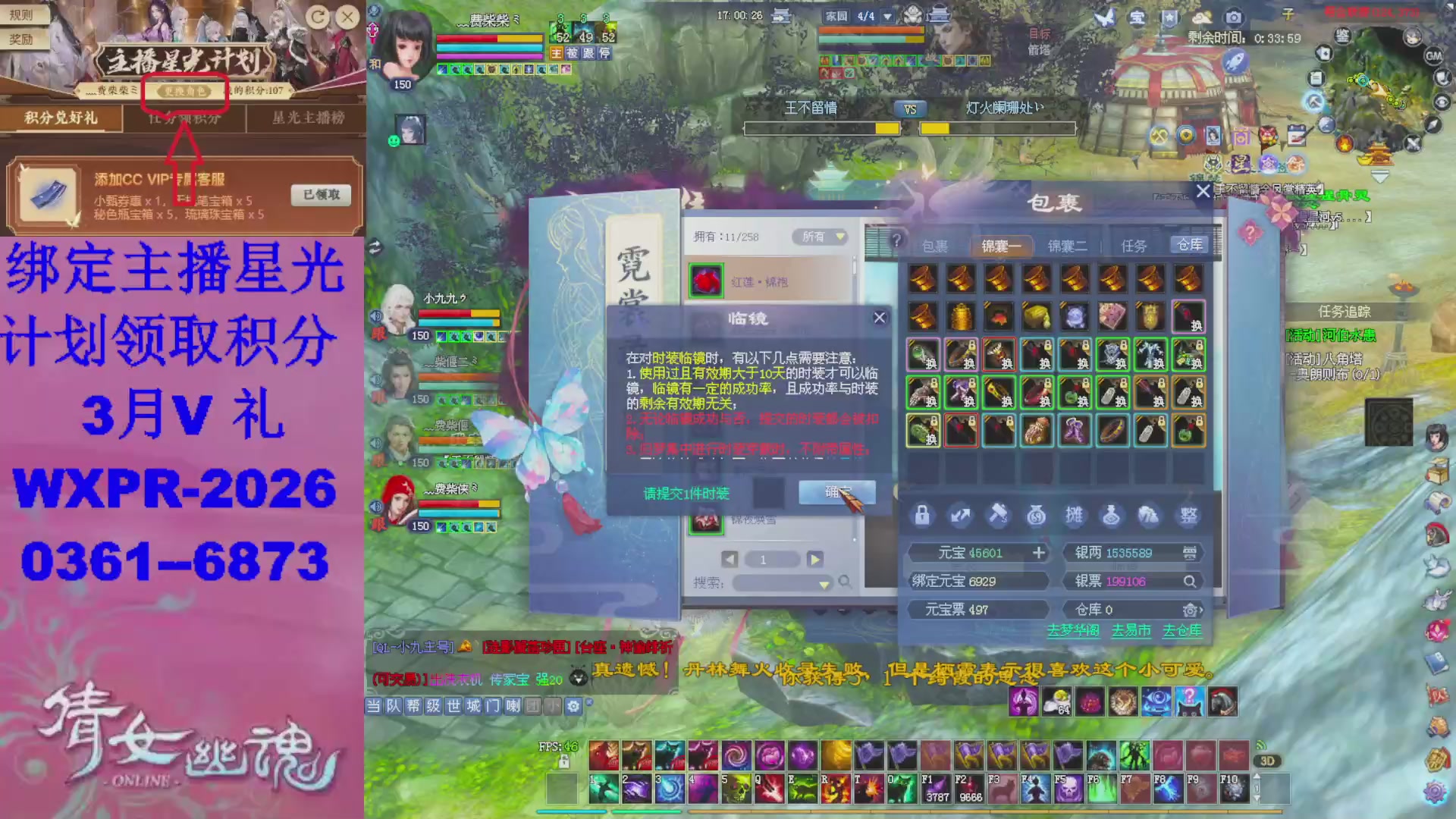Open the 宝 treasure icon in the top-right toolbar
The width and height of the screenshot is (1456, 819).
pos(1137,17)
